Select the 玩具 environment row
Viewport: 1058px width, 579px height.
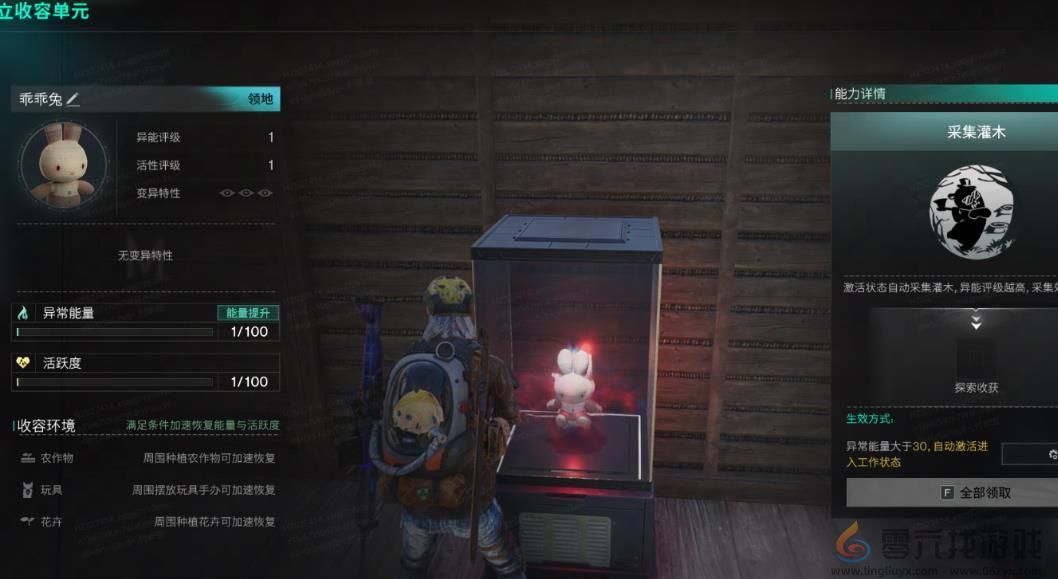147,490
